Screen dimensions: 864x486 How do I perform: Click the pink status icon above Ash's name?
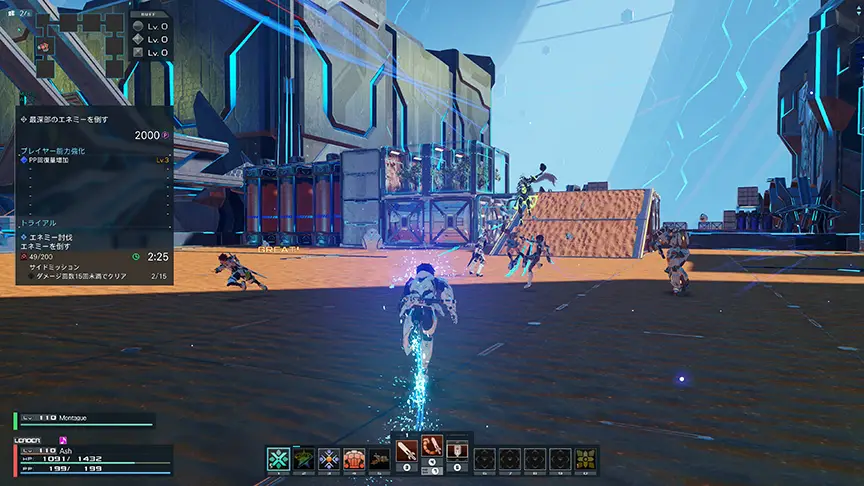click(x=64, y=439)
